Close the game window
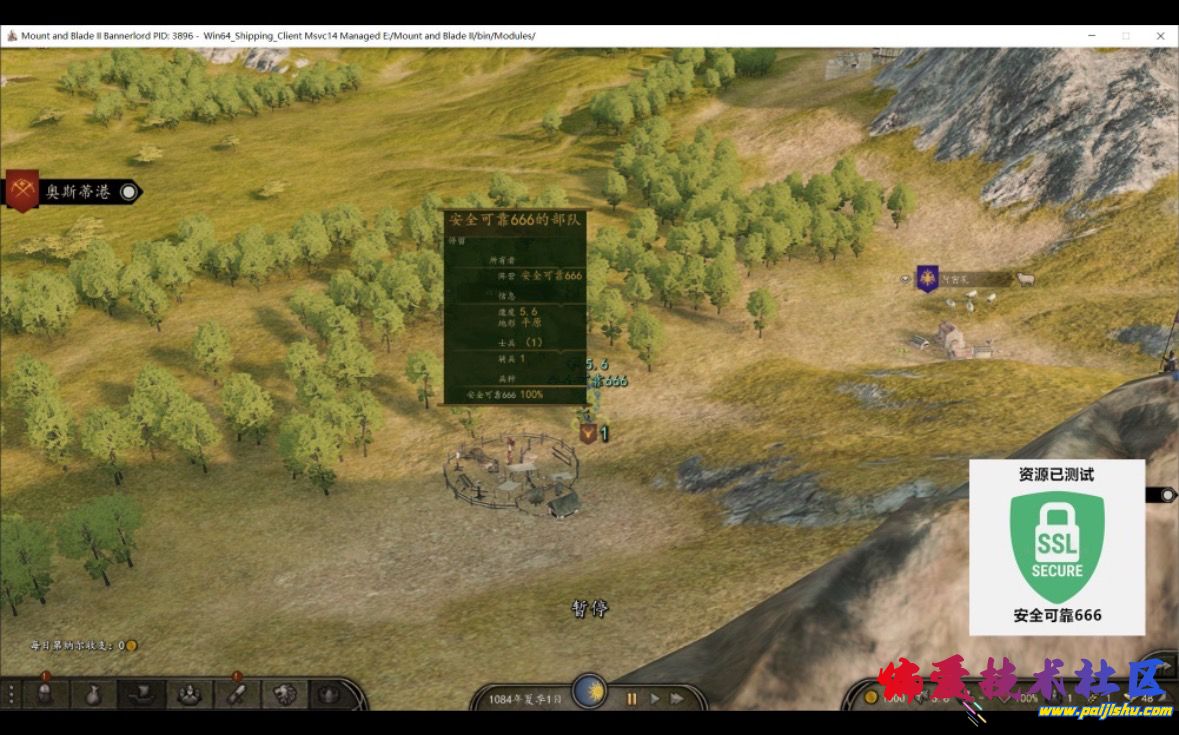The width and height of the screenshot is (1179, 735). coord(1160,36)
